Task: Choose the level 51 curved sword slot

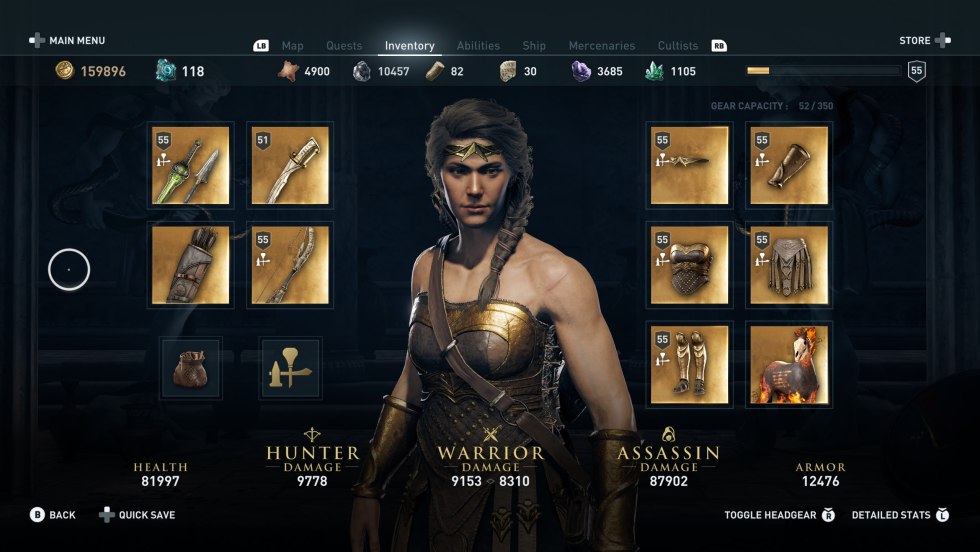Action: pos(290,165)
